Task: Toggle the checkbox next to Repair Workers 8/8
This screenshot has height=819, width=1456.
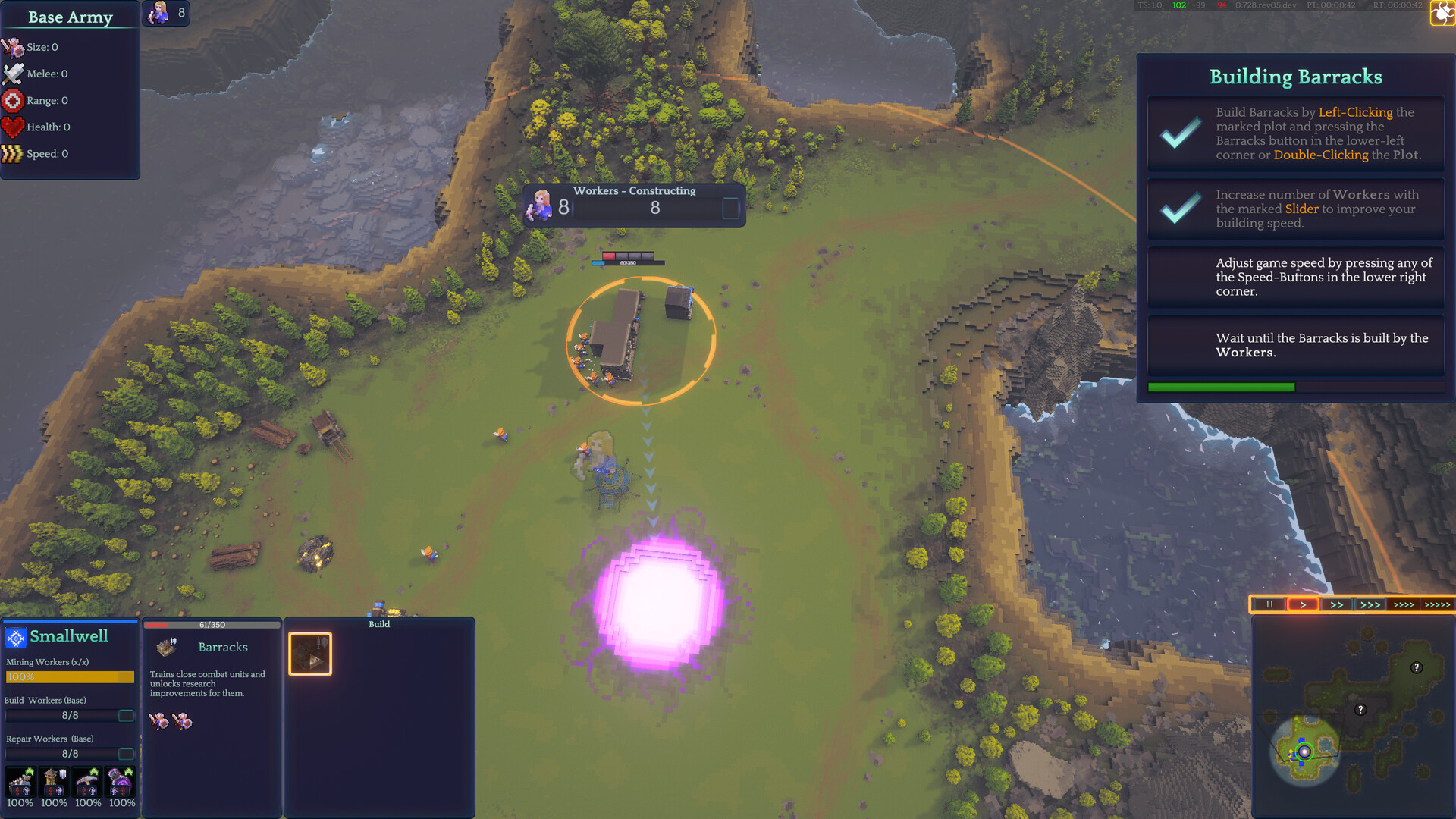Action: (x=127, y=754)
